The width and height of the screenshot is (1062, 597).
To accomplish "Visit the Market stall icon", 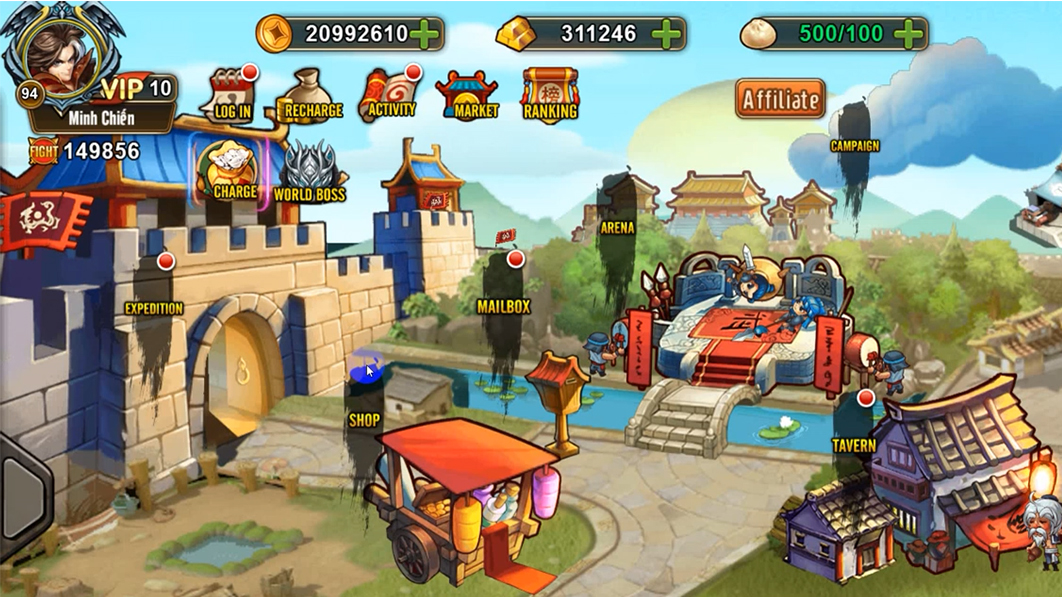I will point(468,96).
